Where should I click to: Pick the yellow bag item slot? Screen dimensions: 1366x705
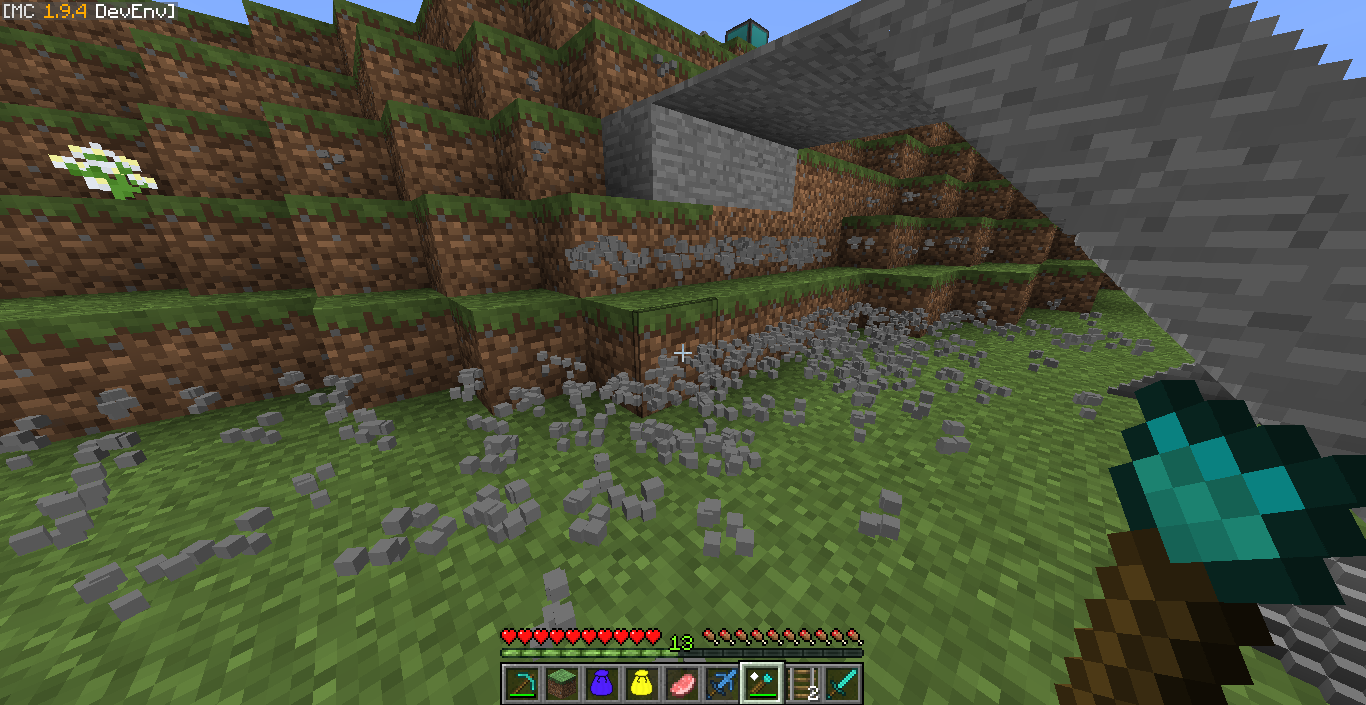click(641, 683)
